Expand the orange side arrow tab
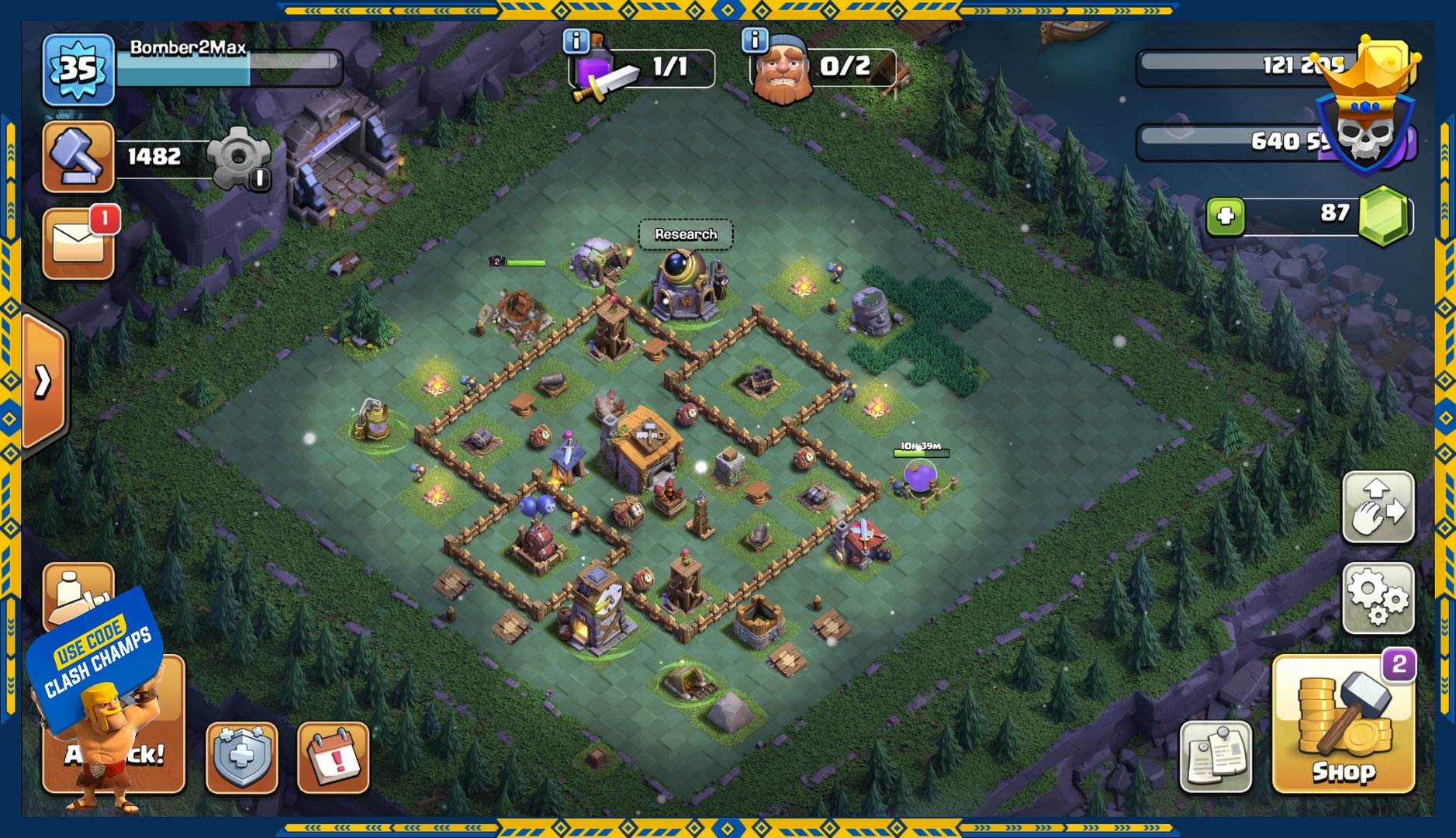 tap(43, 381)
